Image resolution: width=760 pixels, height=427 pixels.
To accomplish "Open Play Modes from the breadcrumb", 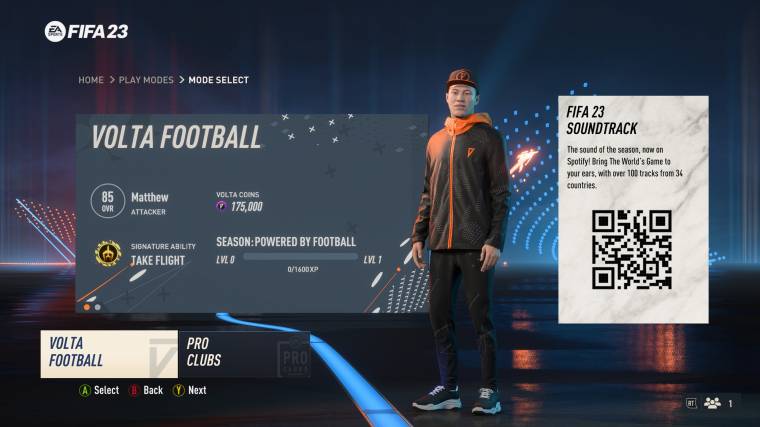I will tap(147, 80).
